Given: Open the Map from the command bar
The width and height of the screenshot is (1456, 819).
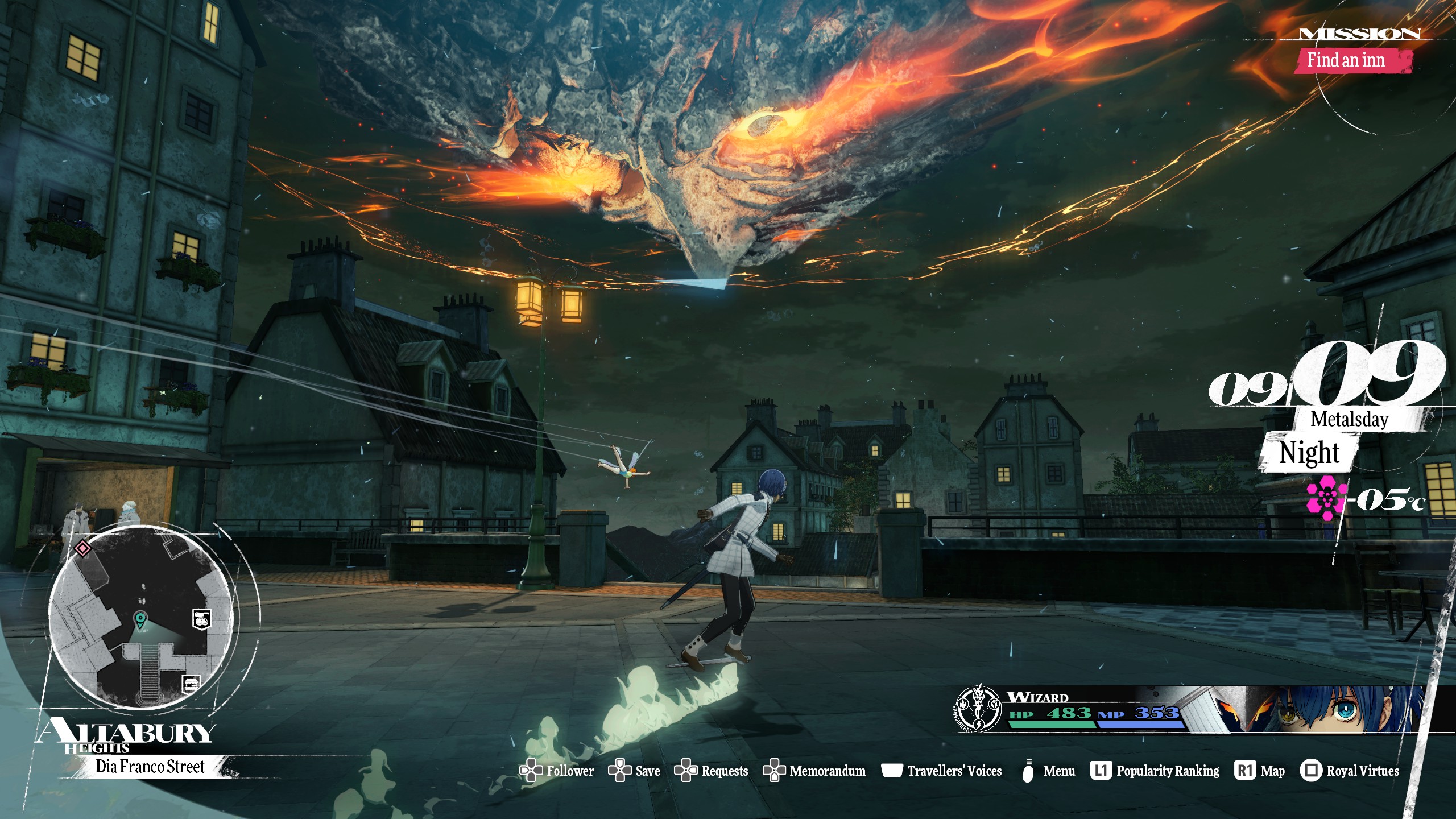Looking at the screenshot, I should click(x=1260, y=771).
